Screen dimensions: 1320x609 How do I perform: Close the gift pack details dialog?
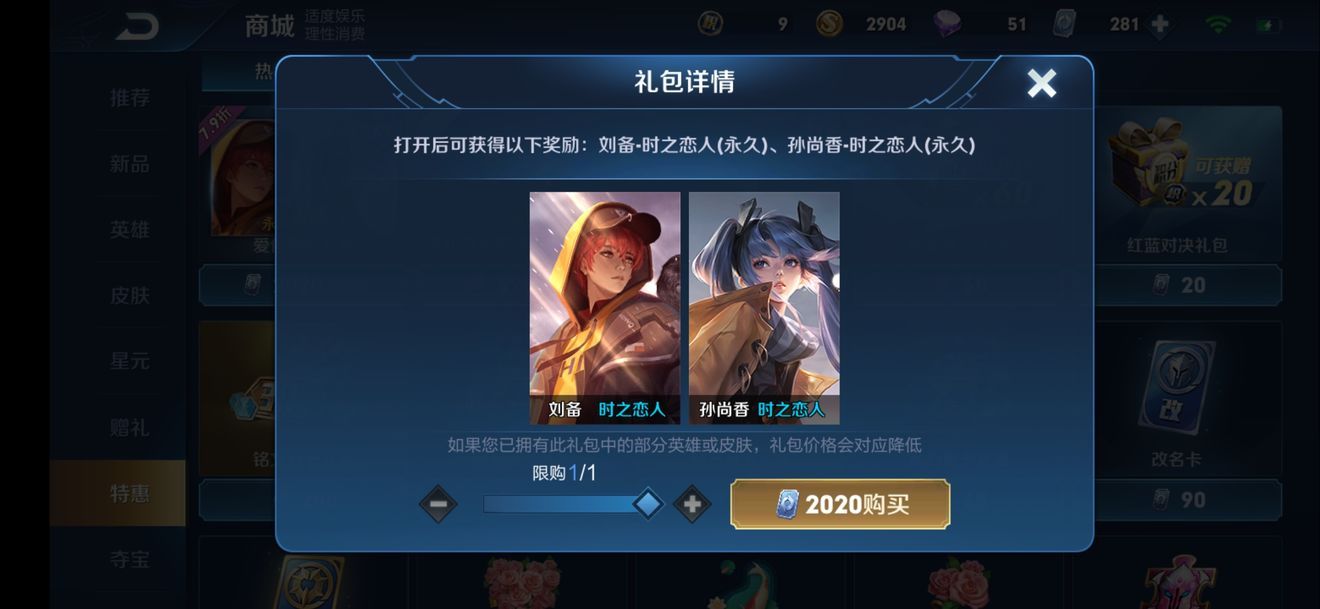tap(1041, 83)
